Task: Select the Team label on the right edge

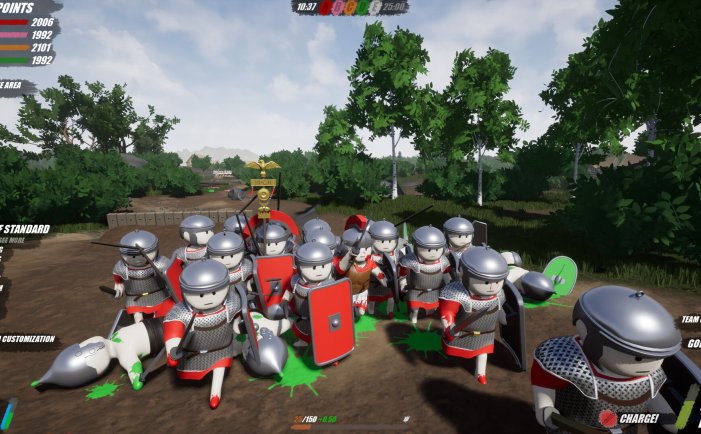Action: point(690,320)
